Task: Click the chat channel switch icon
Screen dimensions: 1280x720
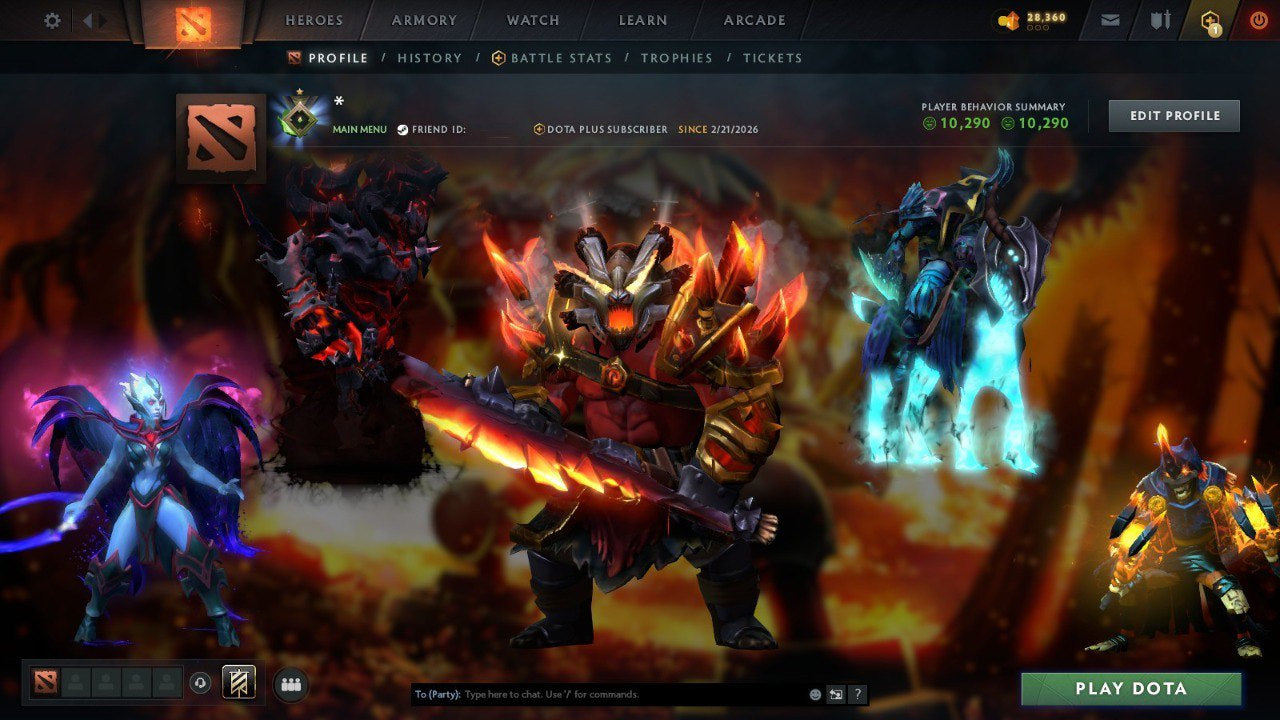Action: (836, 693)
